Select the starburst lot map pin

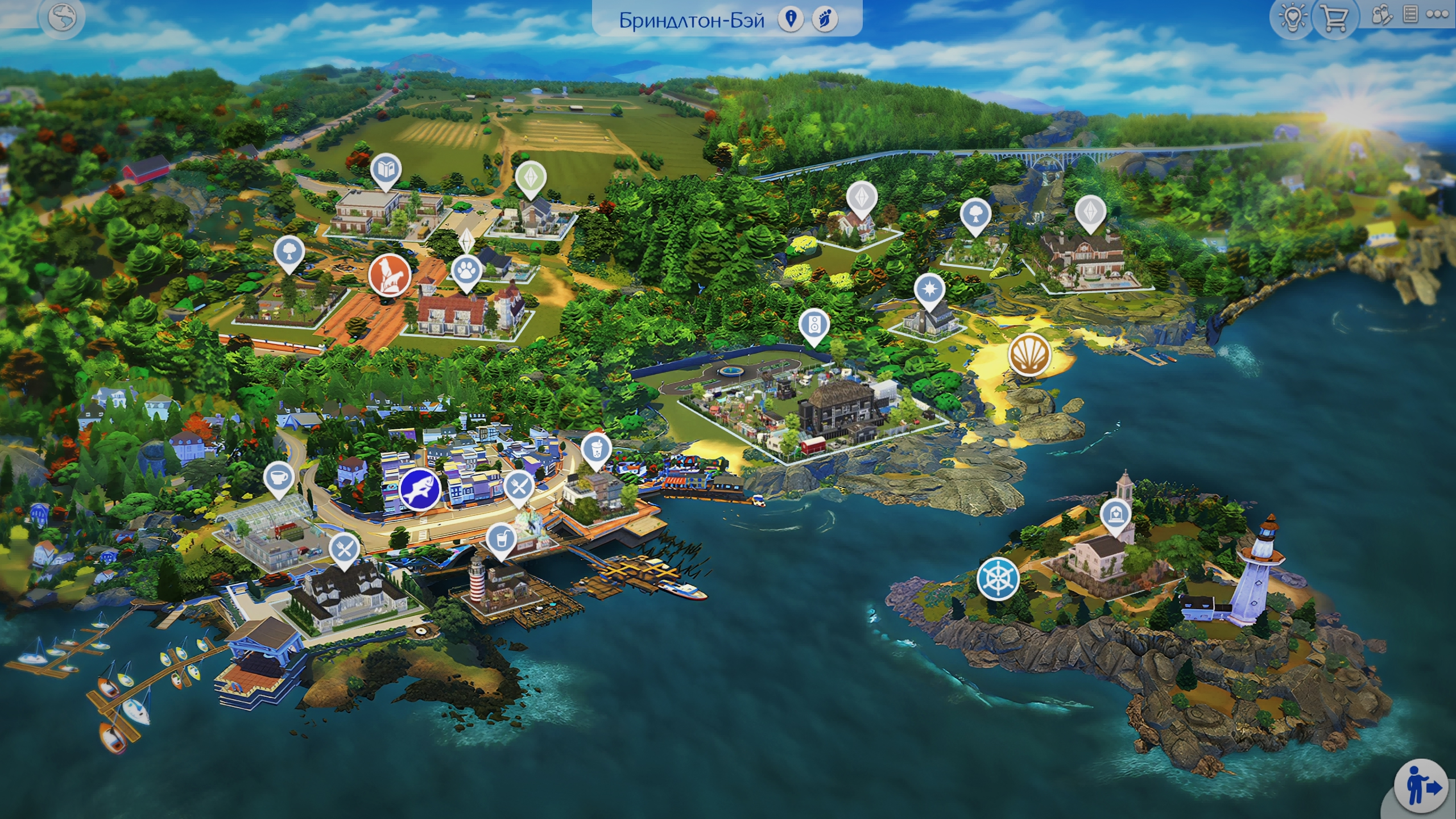click(929, 289)
